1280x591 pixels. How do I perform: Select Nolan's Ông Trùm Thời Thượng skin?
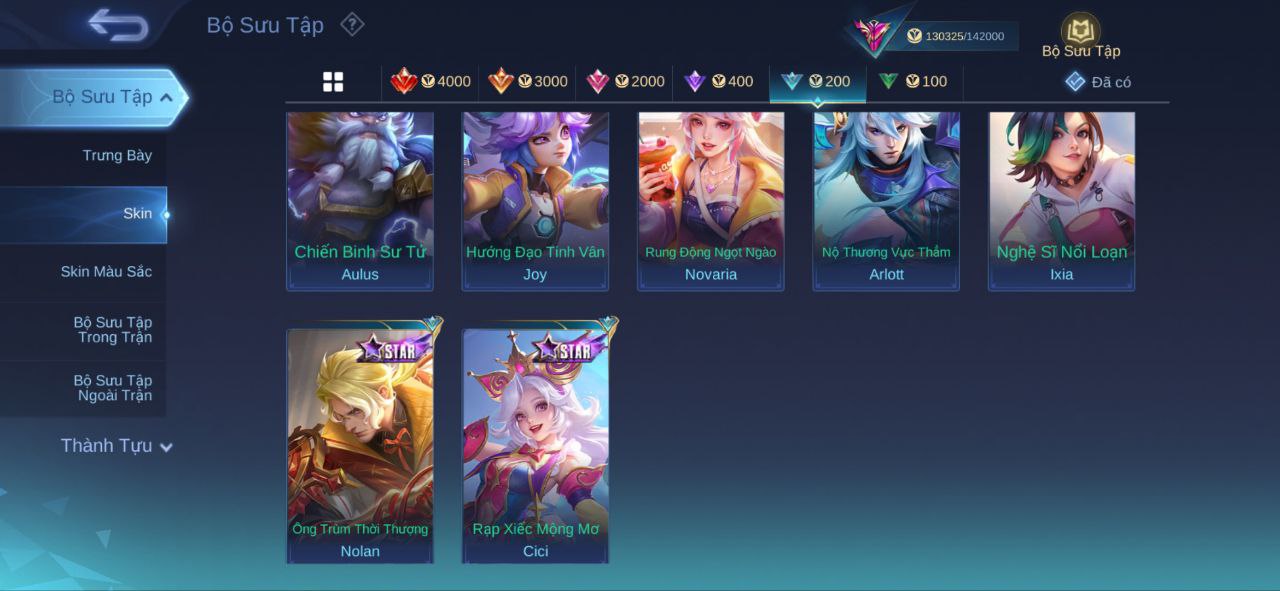coord(360,446)
